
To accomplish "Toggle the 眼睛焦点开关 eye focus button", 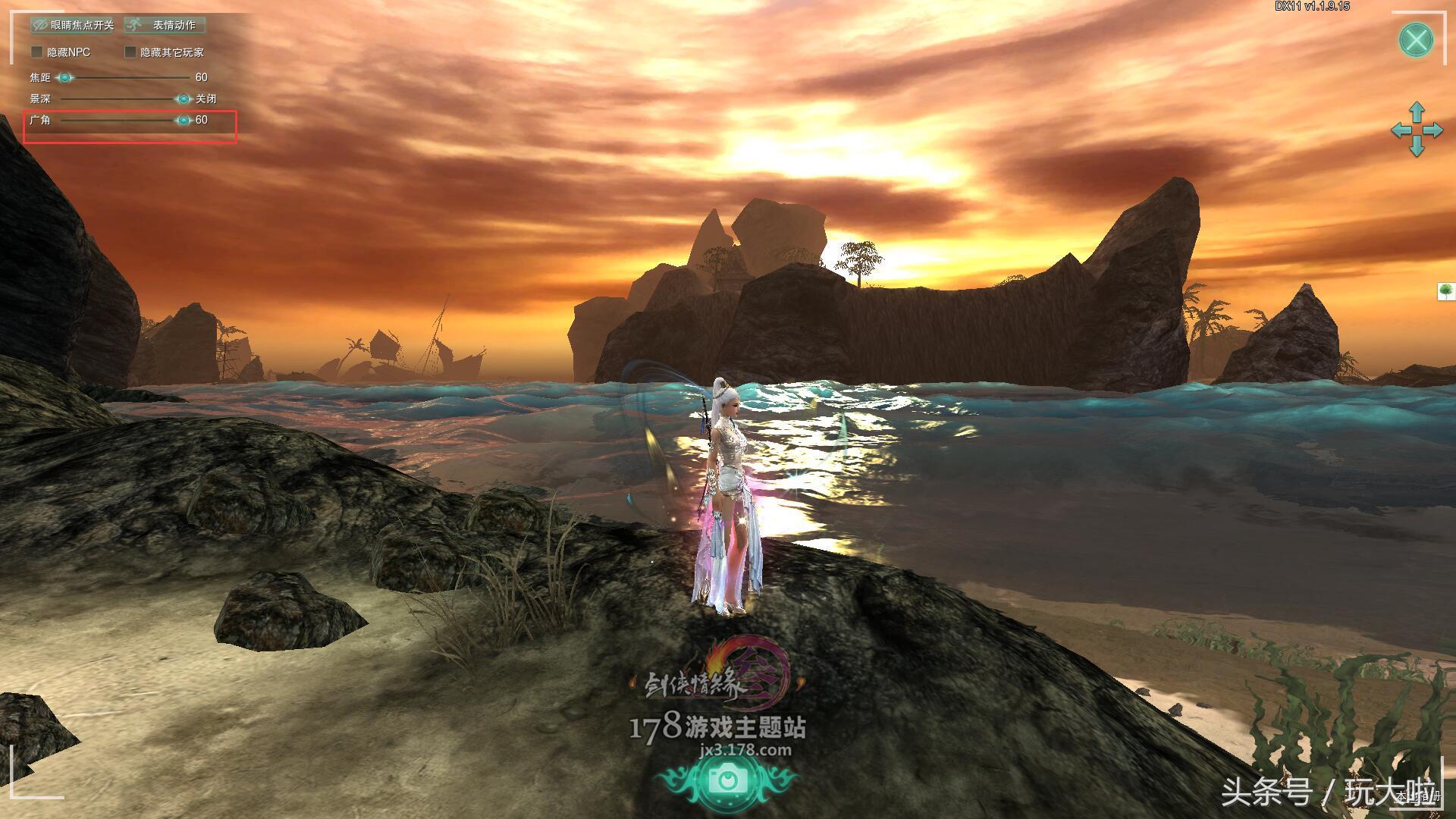I will pos(73,25).
